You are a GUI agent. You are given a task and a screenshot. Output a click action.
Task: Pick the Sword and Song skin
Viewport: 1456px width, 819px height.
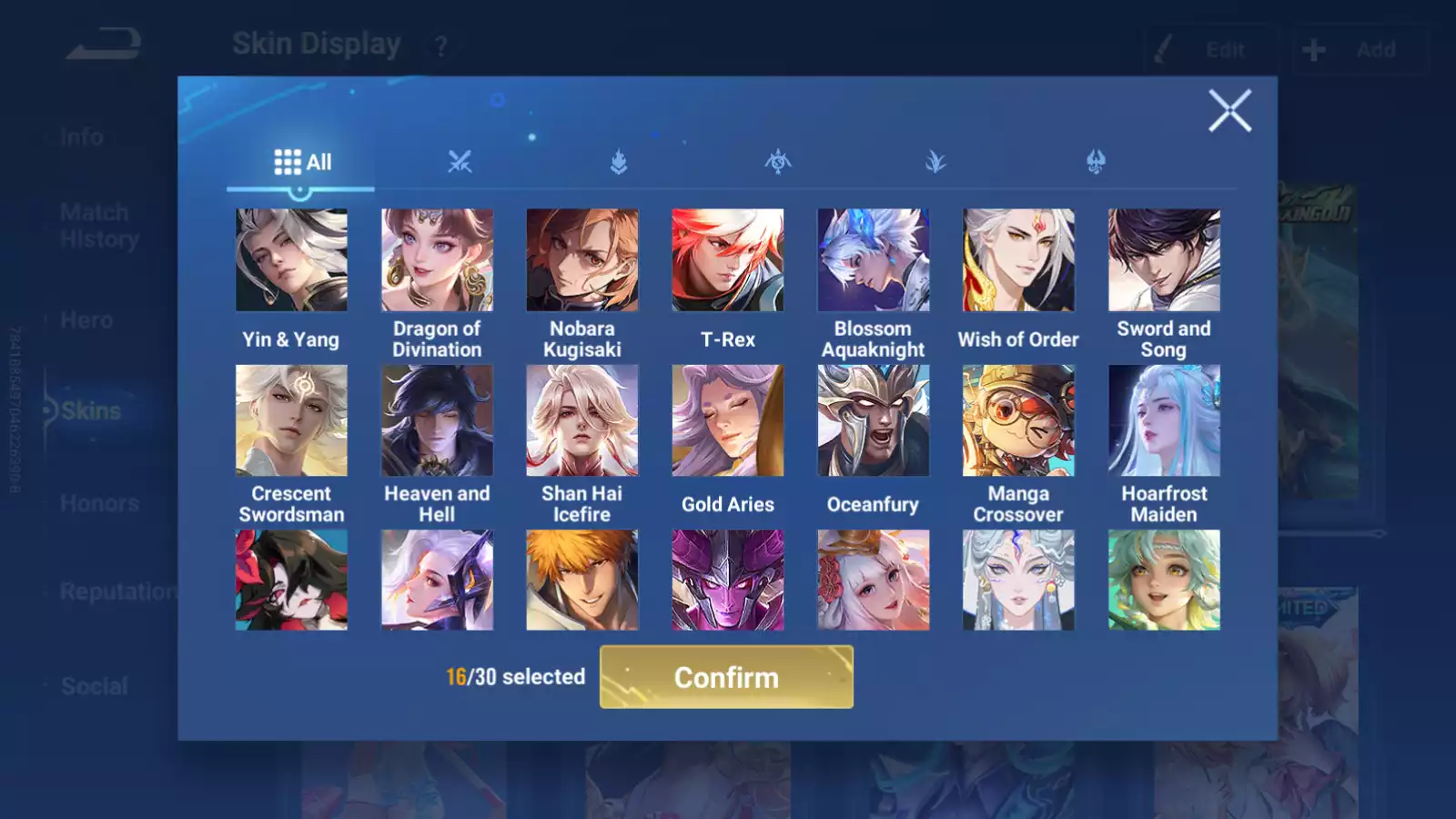1164,260
